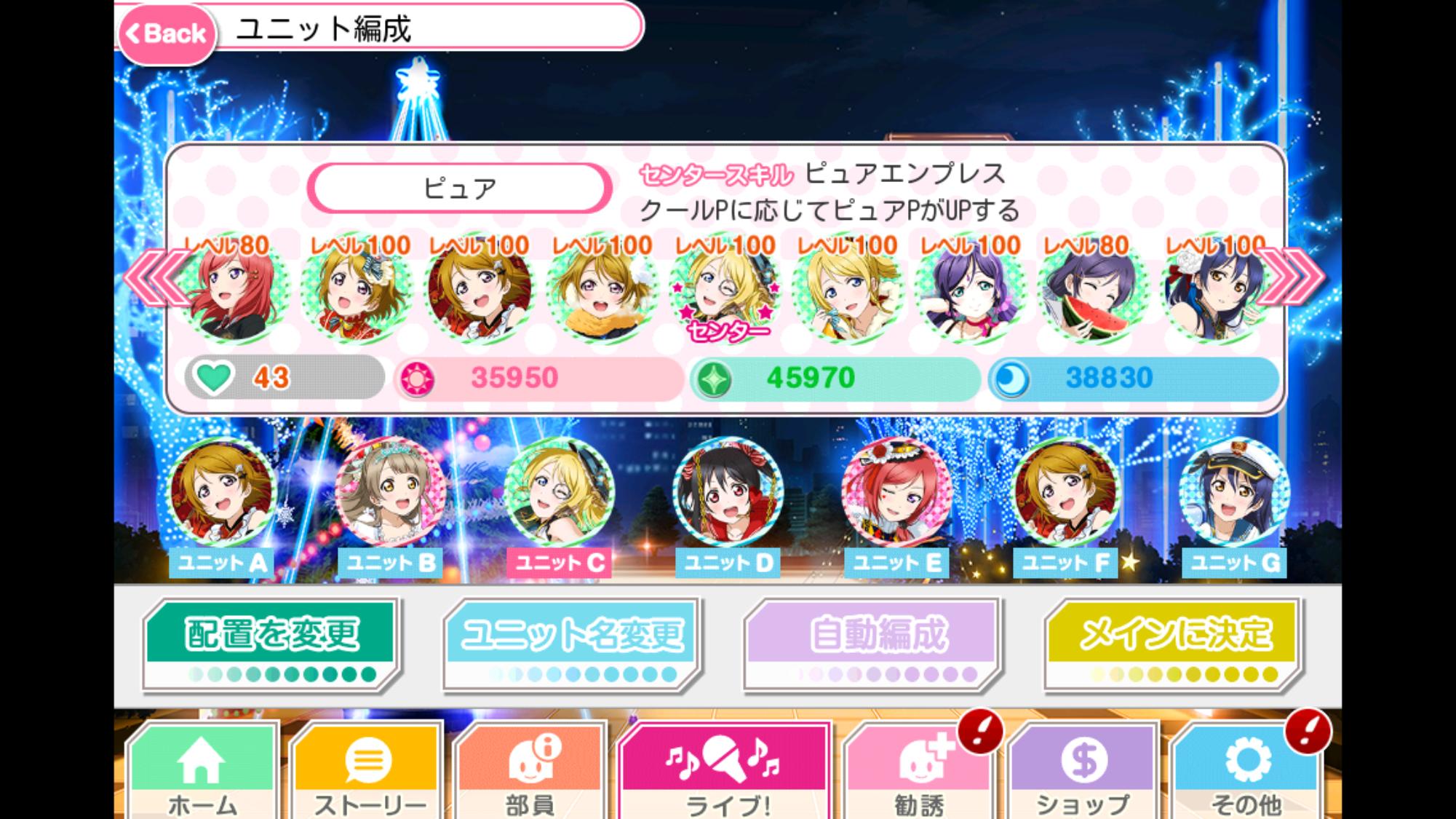The image size is (1456, 819).
Task: Go to ホーム home screen
Action: pos(202,773)
